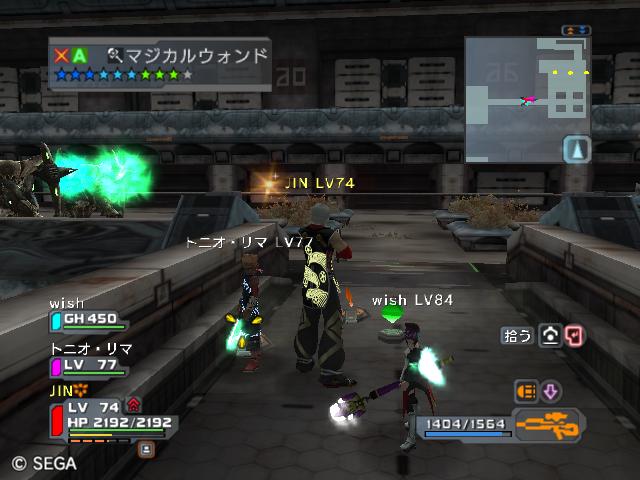Screen dimensions: 640x480
Task: Select the pink card action icon
Action: [x=574, y=337]
